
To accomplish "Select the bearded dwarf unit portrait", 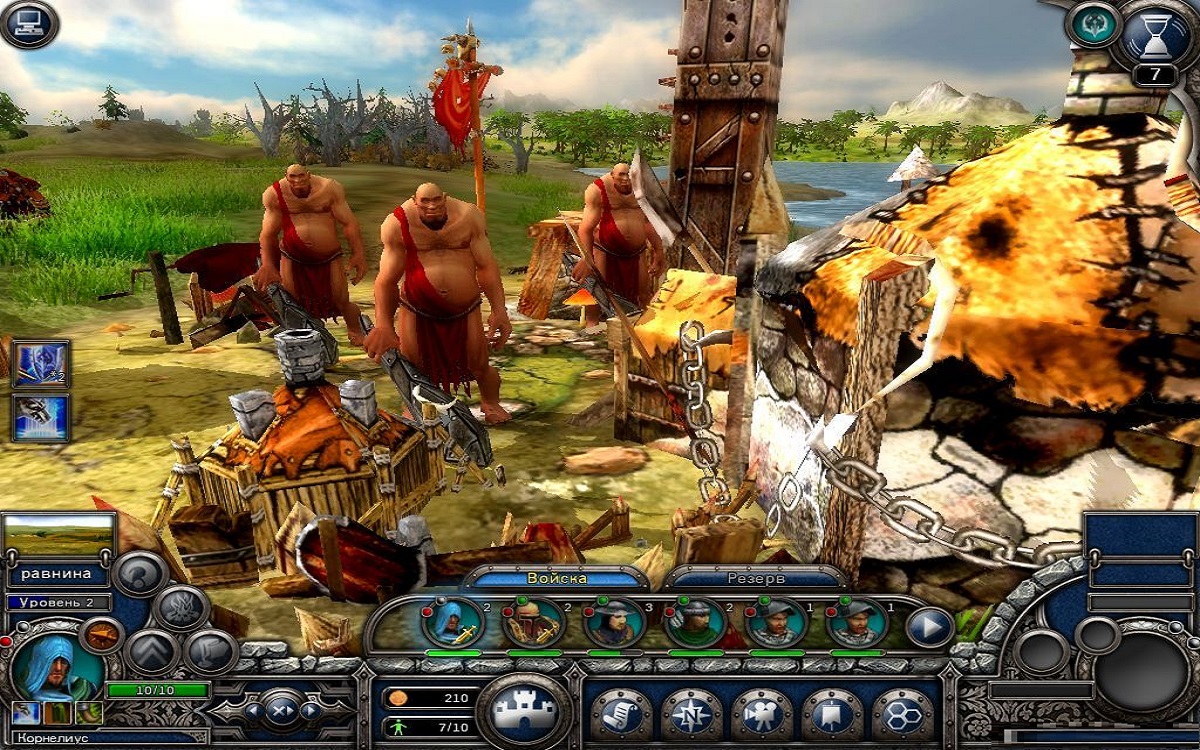I will [x=533, y=622].
